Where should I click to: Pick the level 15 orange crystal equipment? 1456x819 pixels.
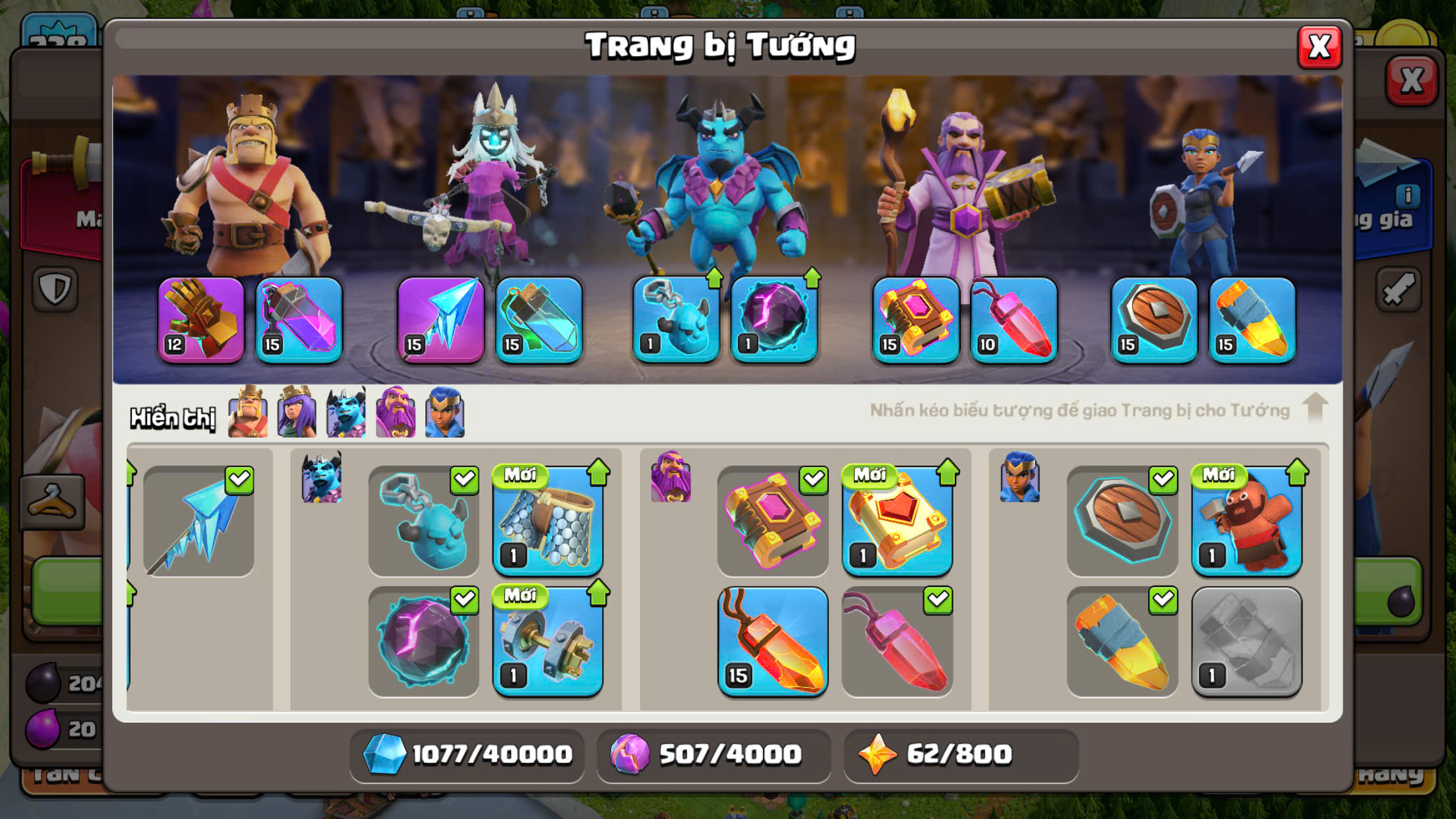[x=773, y=642]
